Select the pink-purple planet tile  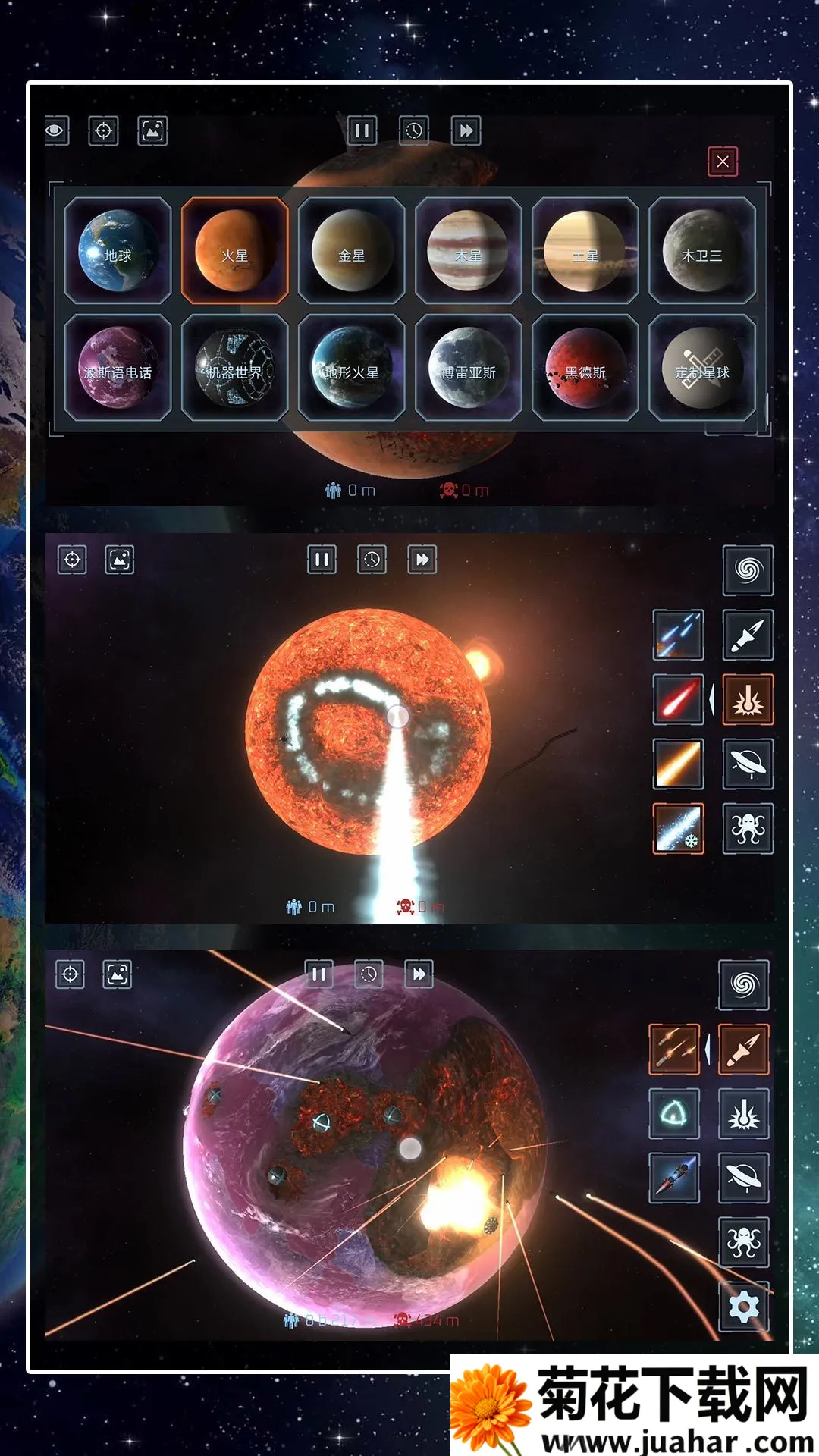tap(118, 368)
